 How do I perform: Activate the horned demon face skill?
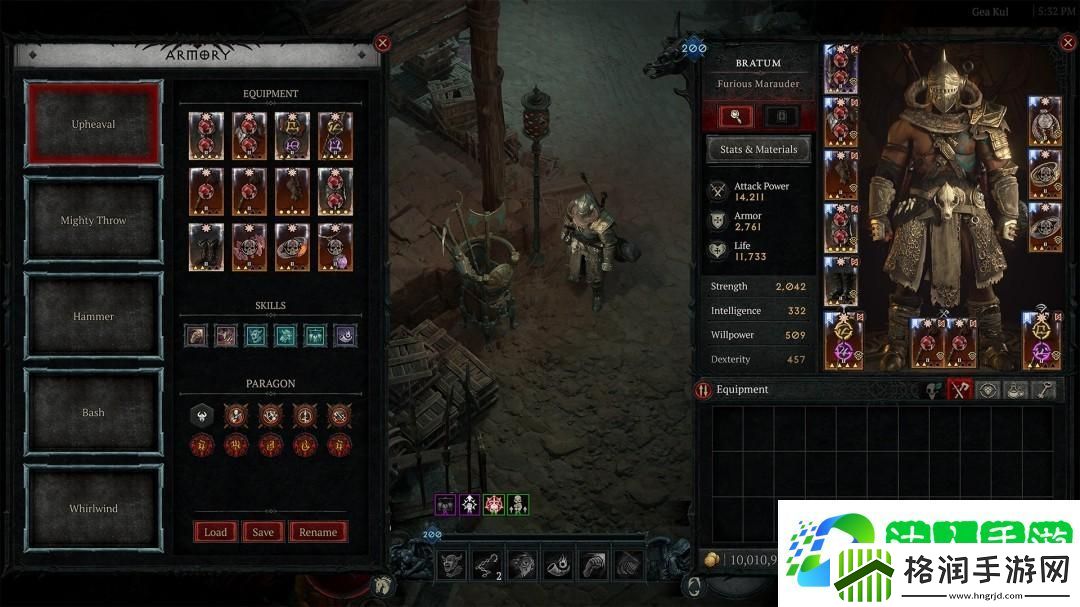coord(451,564)
